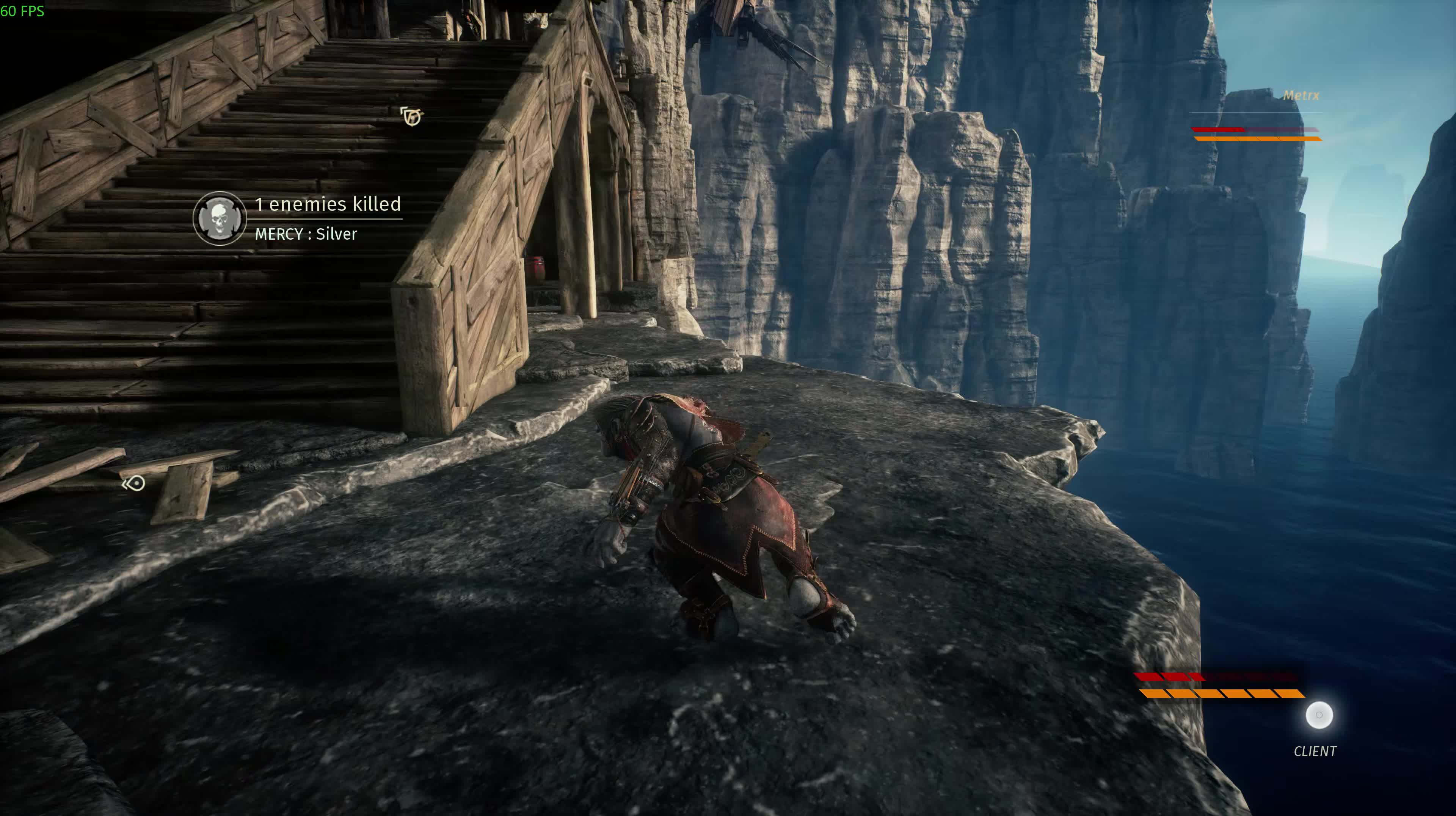
Task: Select the Metrx player name tag
Action: (x=1301, y=96)
